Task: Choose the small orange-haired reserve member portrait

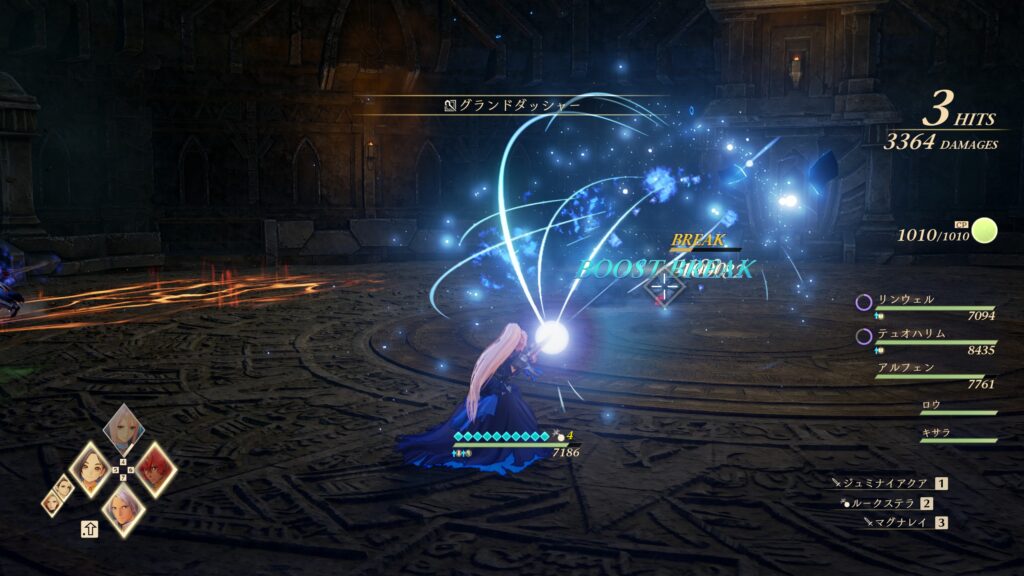Action: [51, 503]
